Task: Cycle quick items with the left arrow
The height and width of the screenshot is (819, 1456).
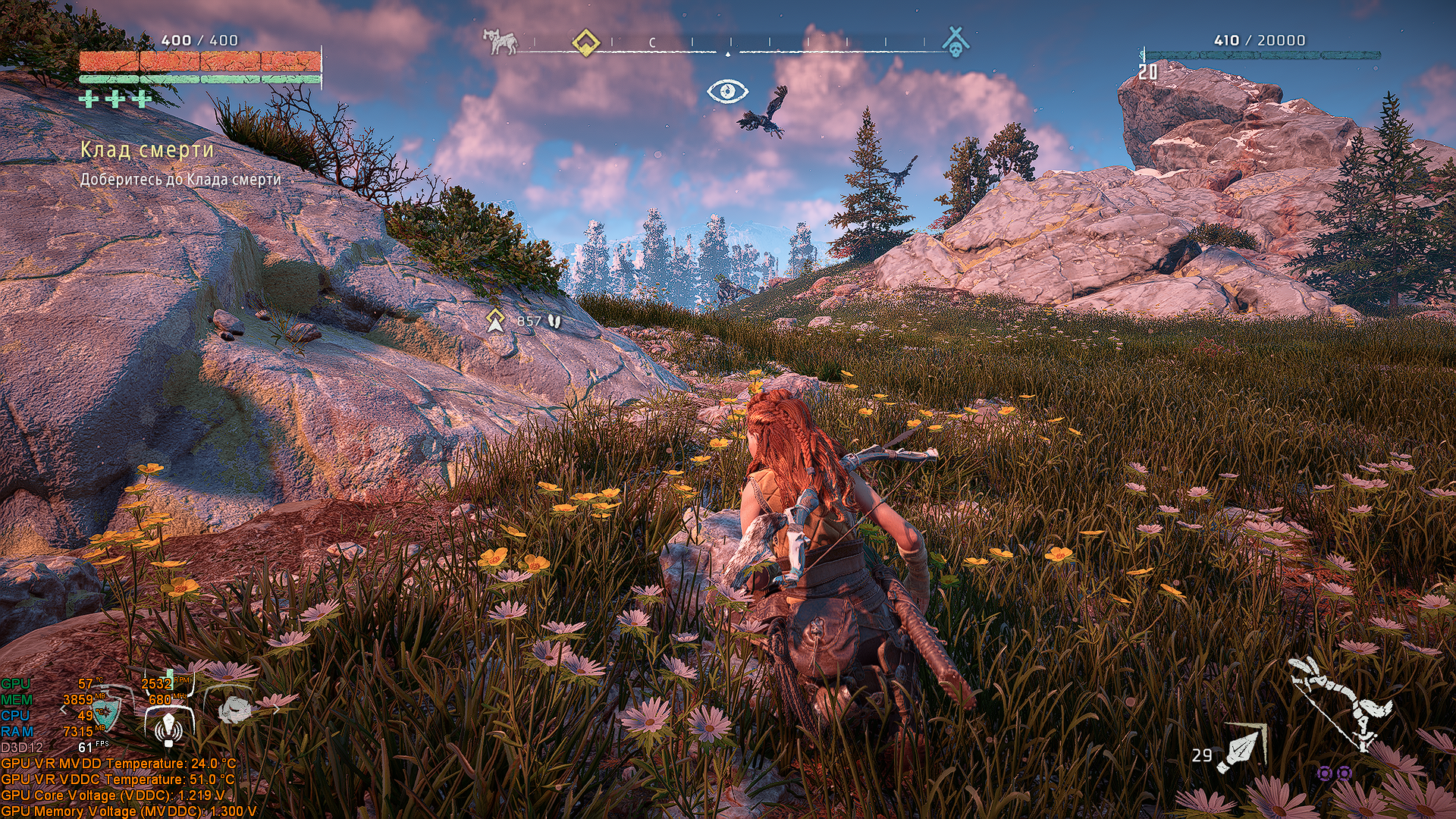Action: [x=64, y=711]
